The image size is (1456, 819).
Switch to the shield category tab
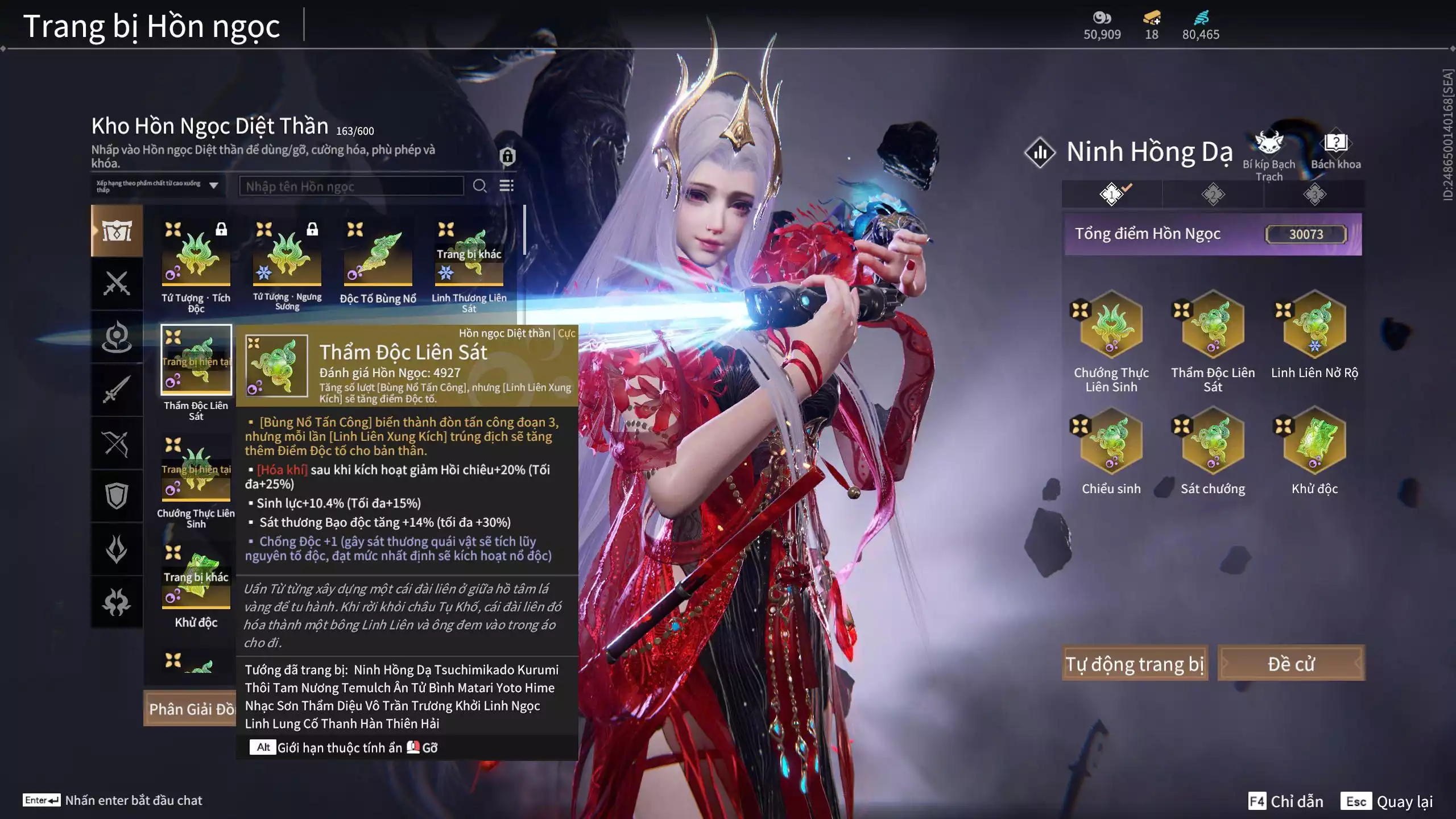click(x=117, y=496)
